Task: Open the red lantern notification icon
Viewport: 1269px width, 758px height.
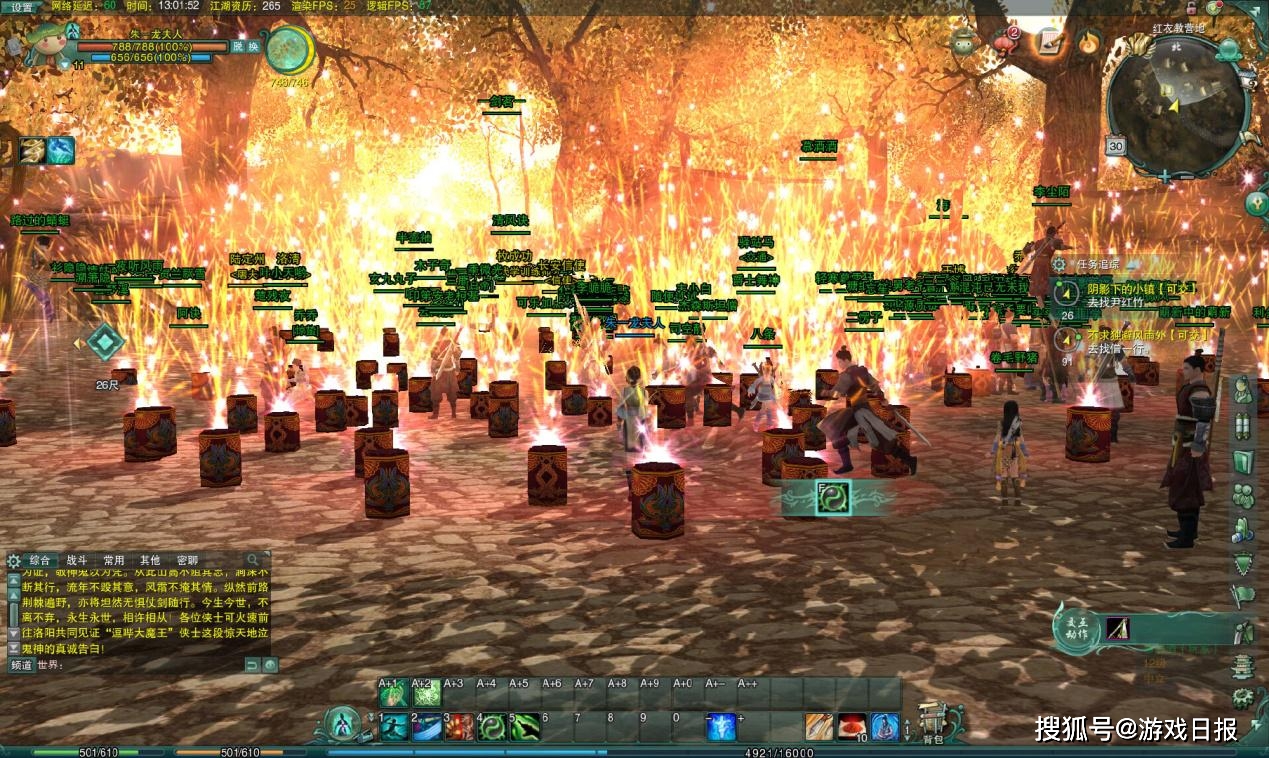Action: point(1004,42)
